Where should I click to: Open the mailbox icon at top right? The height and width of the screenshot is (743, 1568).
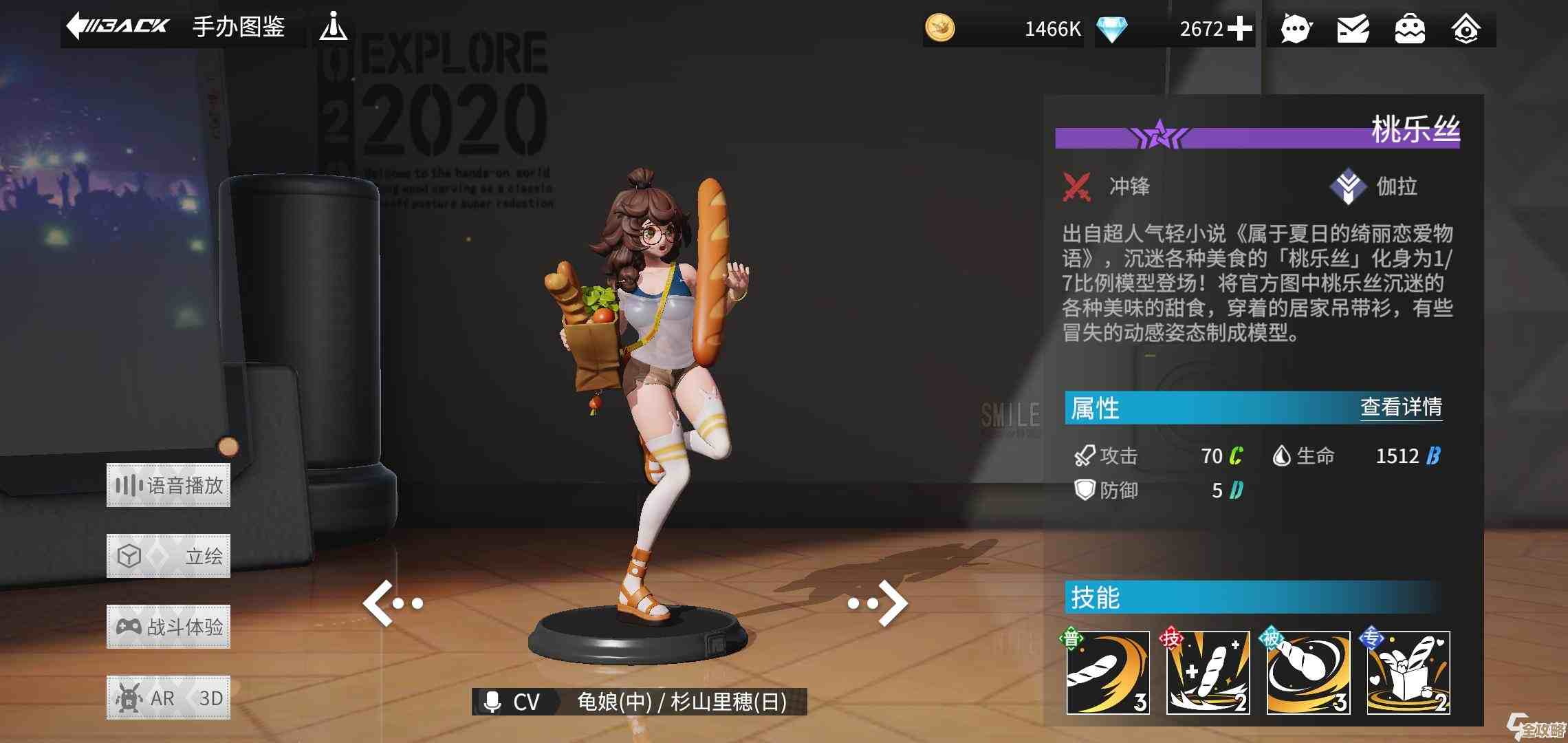coord(1351,29)
